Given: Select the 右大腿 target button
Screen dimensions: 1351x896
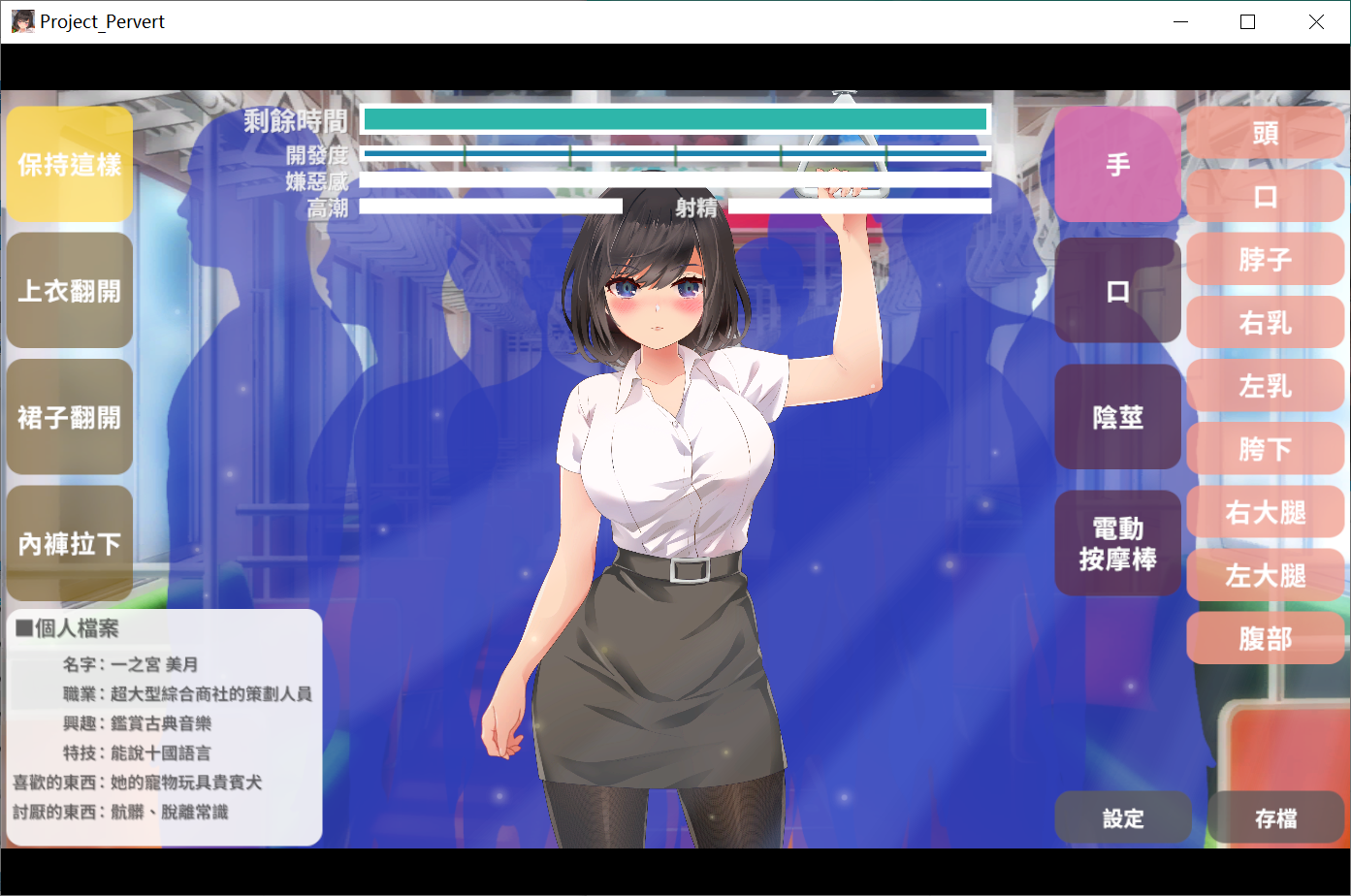Looking at the screenshot, I should coord(1265,512).
